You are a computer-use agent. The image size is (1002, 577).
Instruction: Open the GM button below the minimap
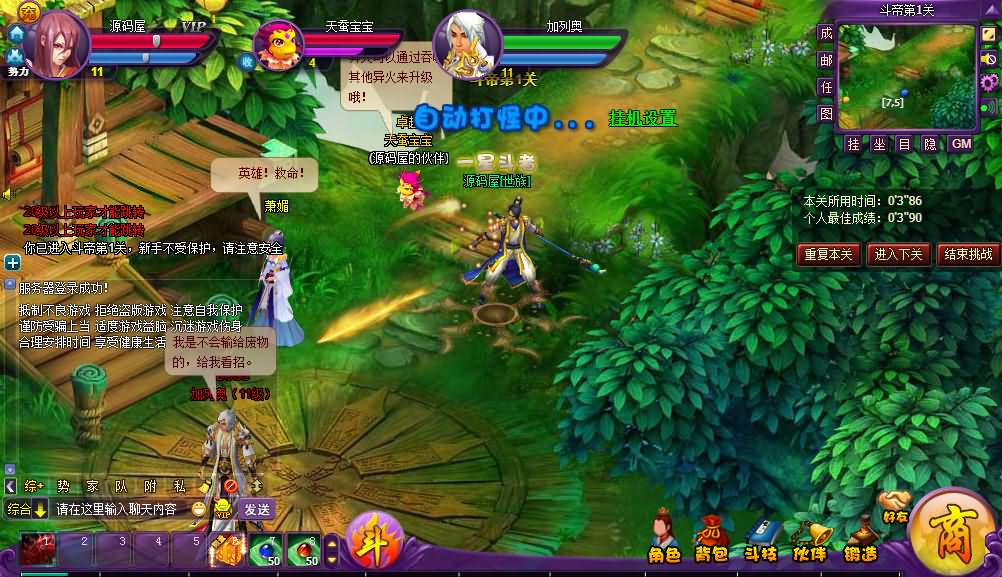click(960, 144)
